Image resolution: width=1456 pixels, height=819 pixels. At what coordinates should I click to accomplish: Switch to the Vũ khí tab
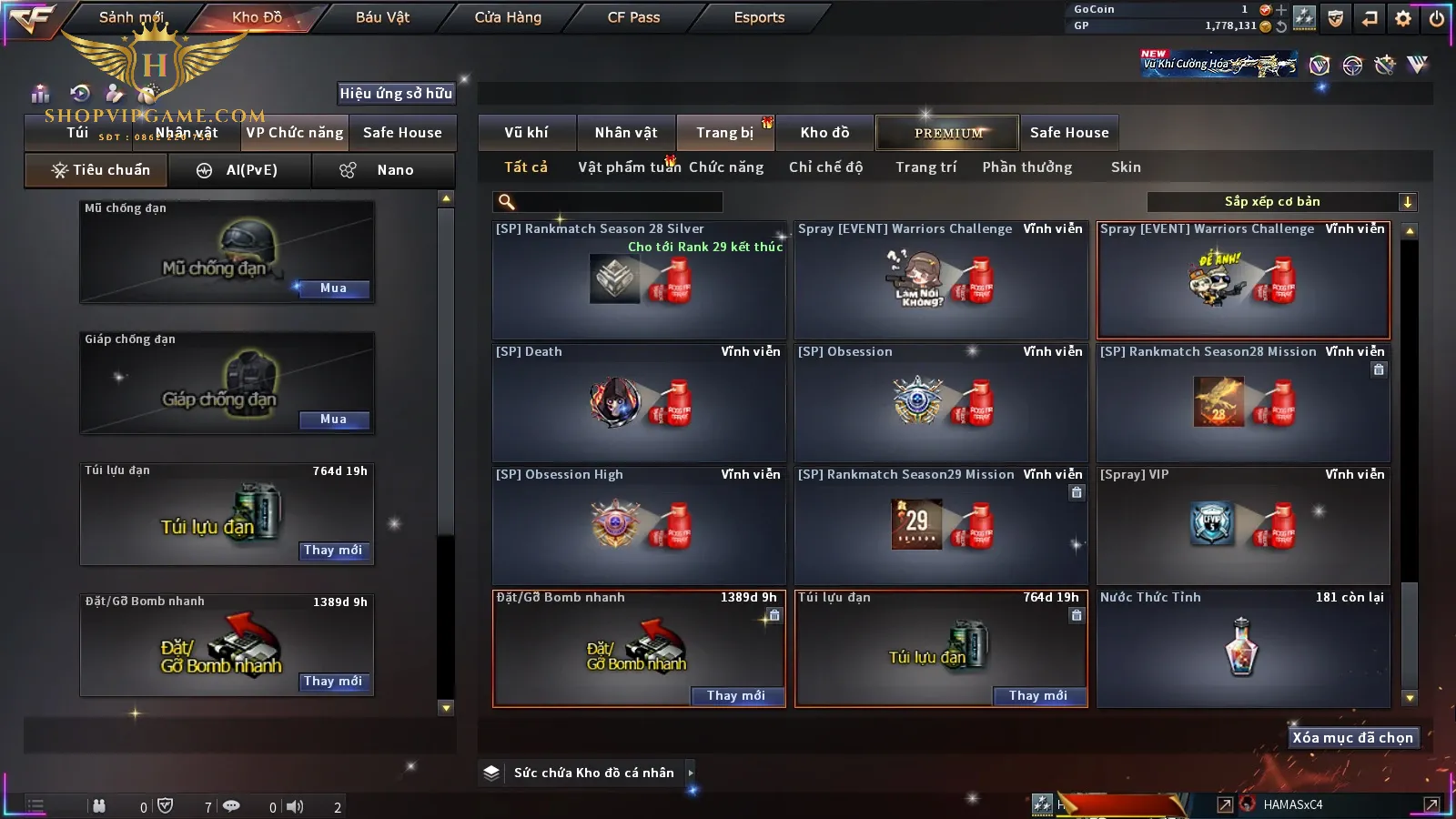[x=526, y=133]
